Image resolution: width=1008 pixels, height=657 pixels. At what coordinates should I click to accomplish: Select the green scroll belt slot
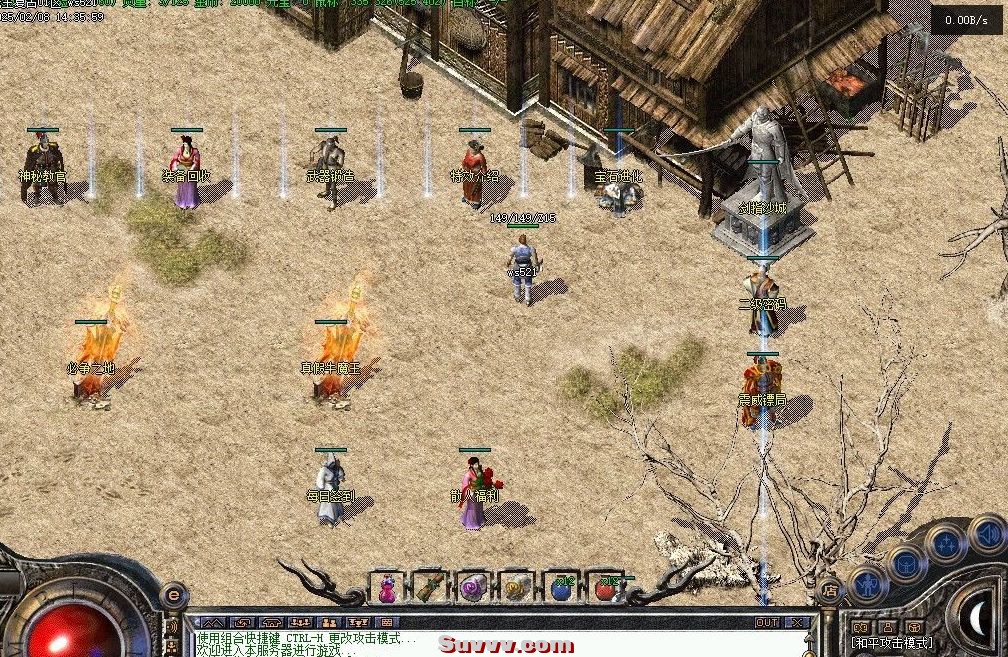[x=430, y=589]
